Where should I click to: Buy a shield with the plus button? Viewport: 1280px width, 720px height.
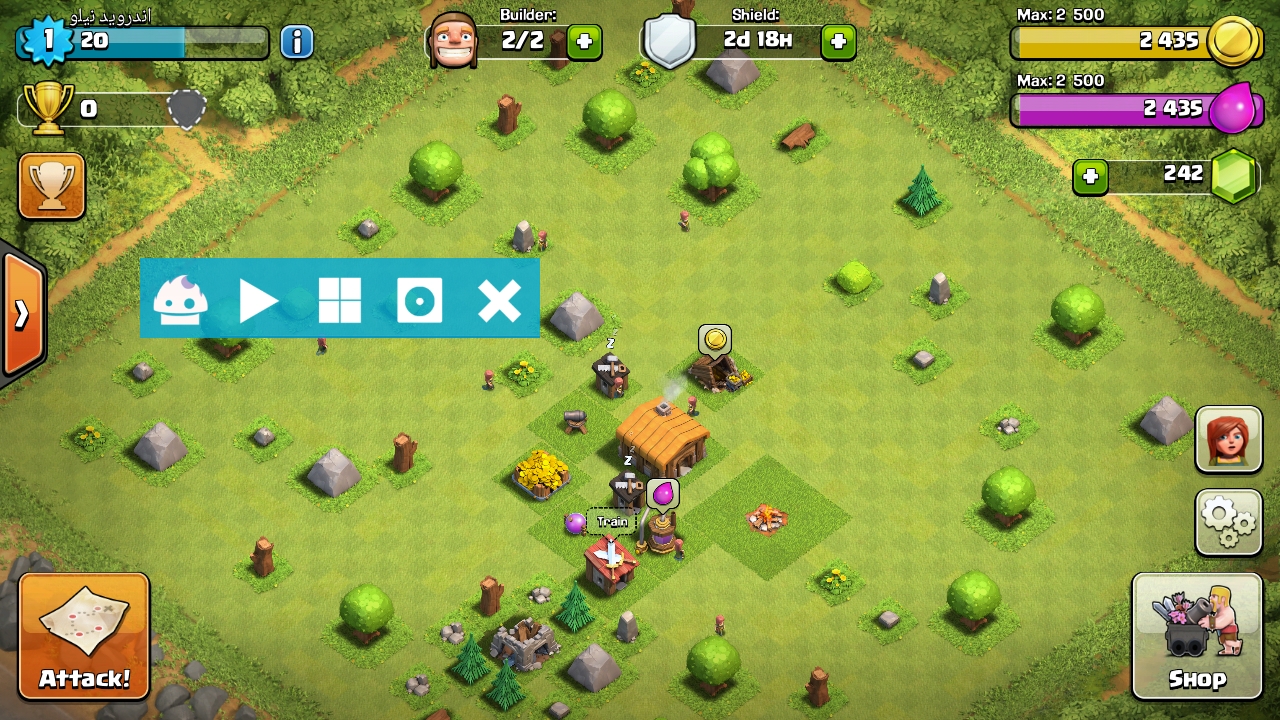coord(838,42)
